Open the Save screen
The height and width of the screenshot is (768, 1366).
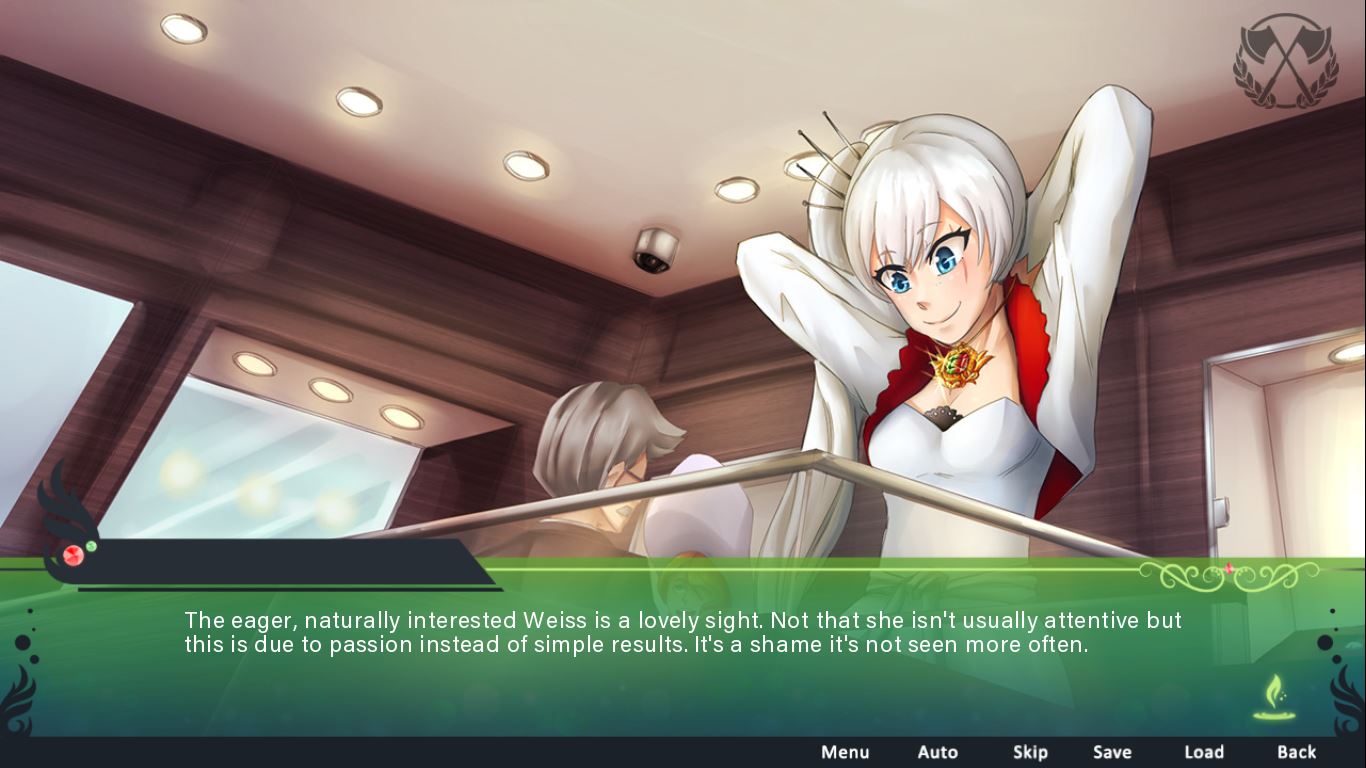1113,752
